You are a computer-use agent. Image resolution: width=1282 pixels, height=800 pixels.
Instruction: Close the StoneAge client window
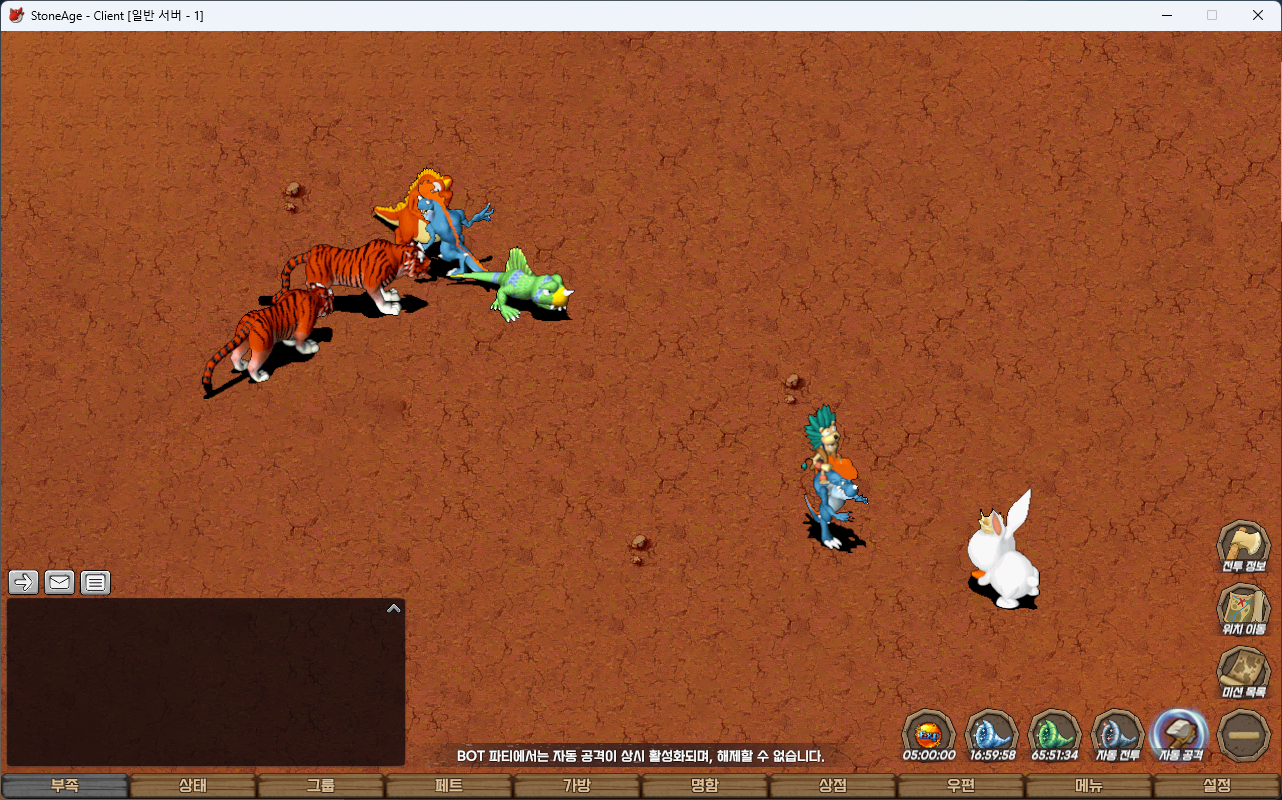[x=1258, y=15]
